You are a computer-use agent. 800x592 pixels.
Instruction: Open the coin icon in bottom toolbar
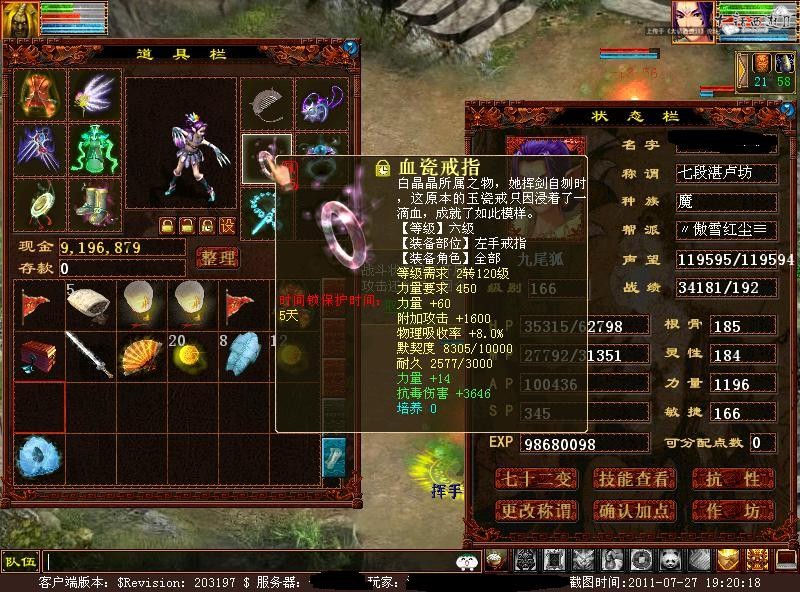640,561
